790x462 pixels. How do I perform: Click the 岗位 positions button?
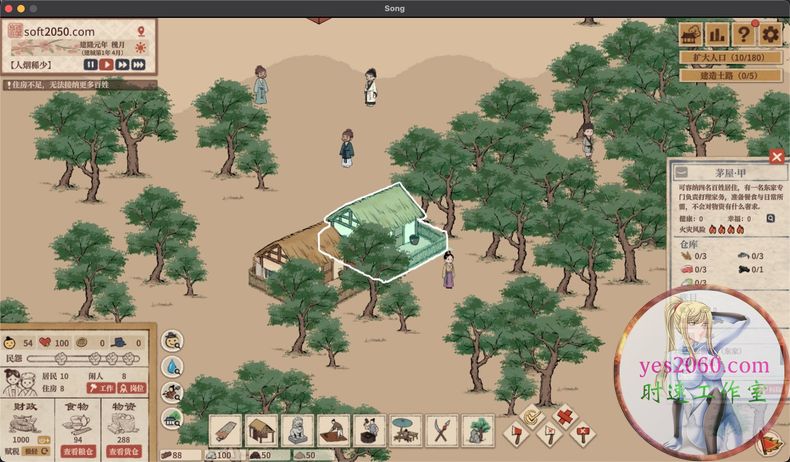(x=133, y=388)
